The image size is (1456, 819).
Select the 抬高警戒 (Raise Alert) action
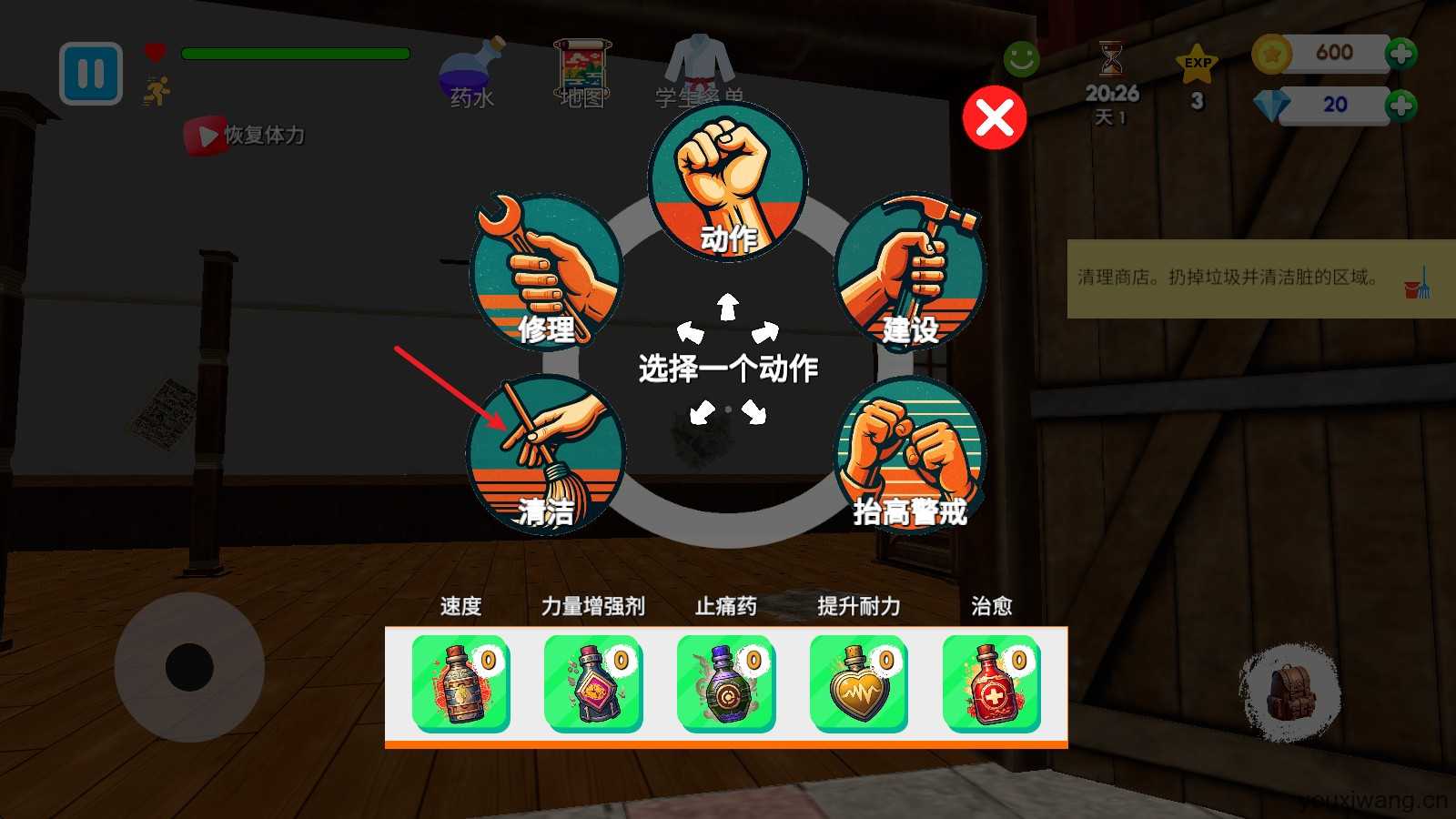[910, 455]
